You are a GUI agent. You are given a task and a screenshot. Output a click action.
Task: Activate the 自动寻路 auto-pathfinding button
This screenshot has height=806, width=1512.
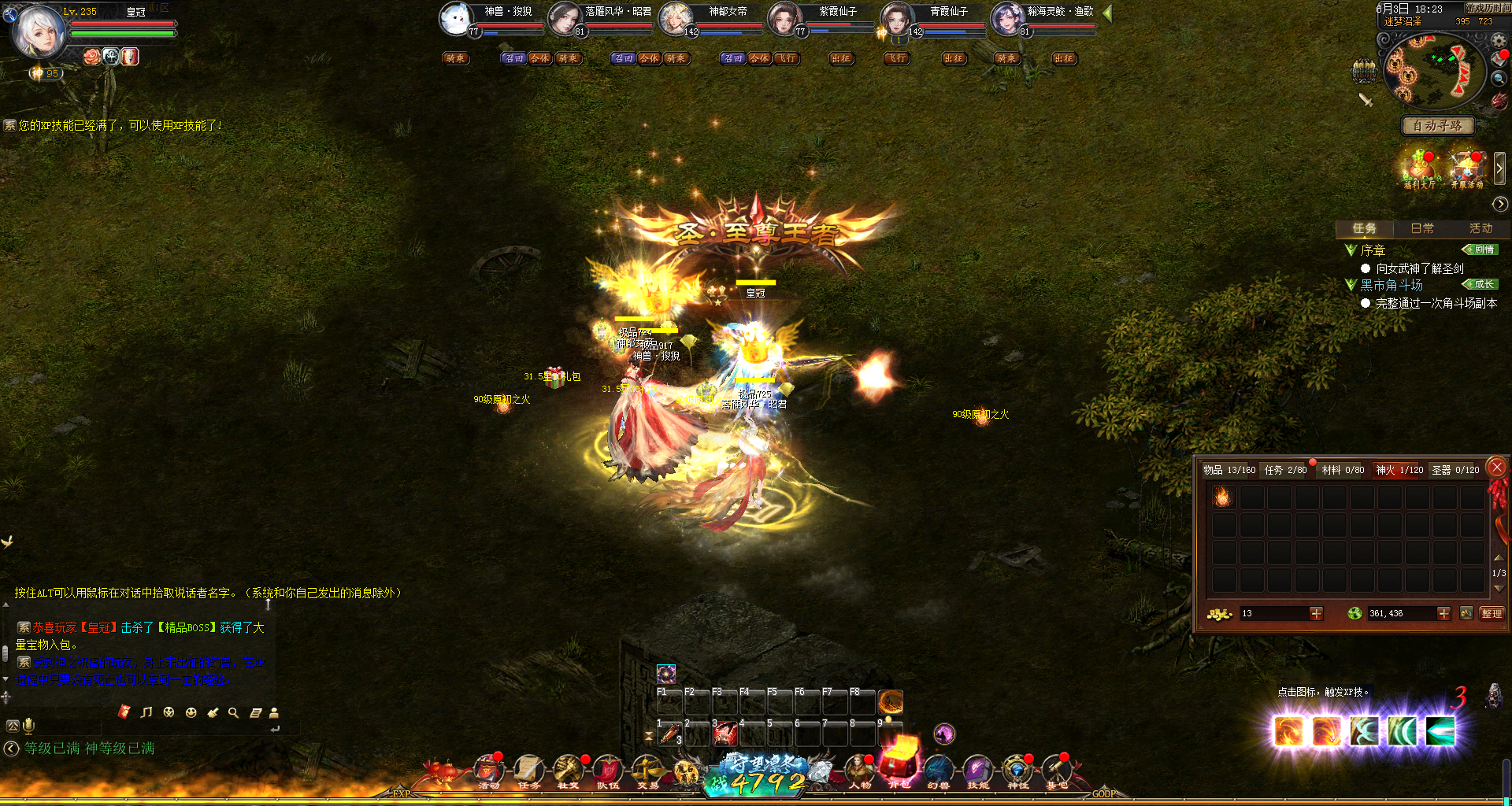click(1437, 126)
